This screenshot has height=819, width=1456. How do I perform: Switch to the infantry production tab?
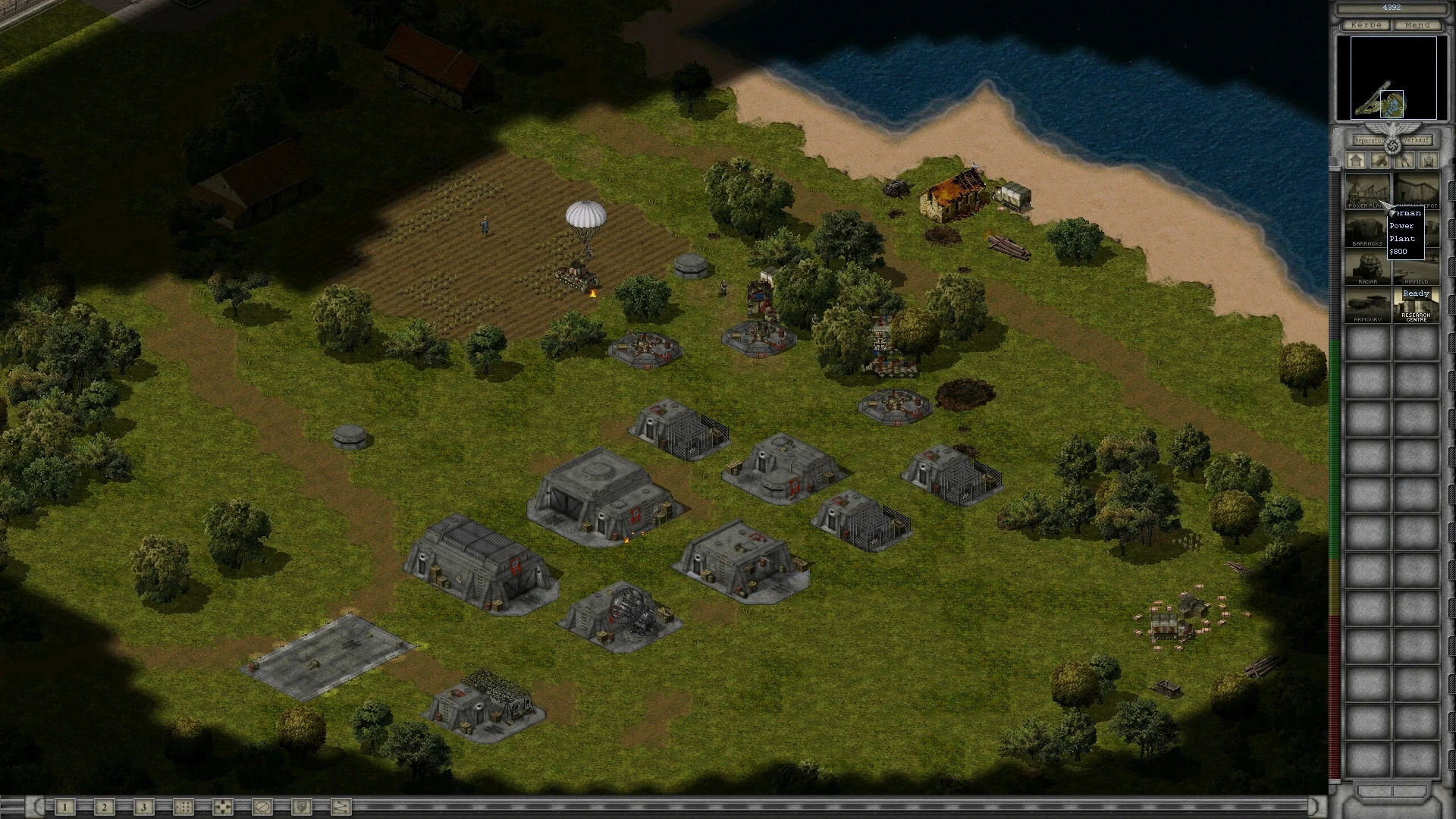click(1405, 161)
